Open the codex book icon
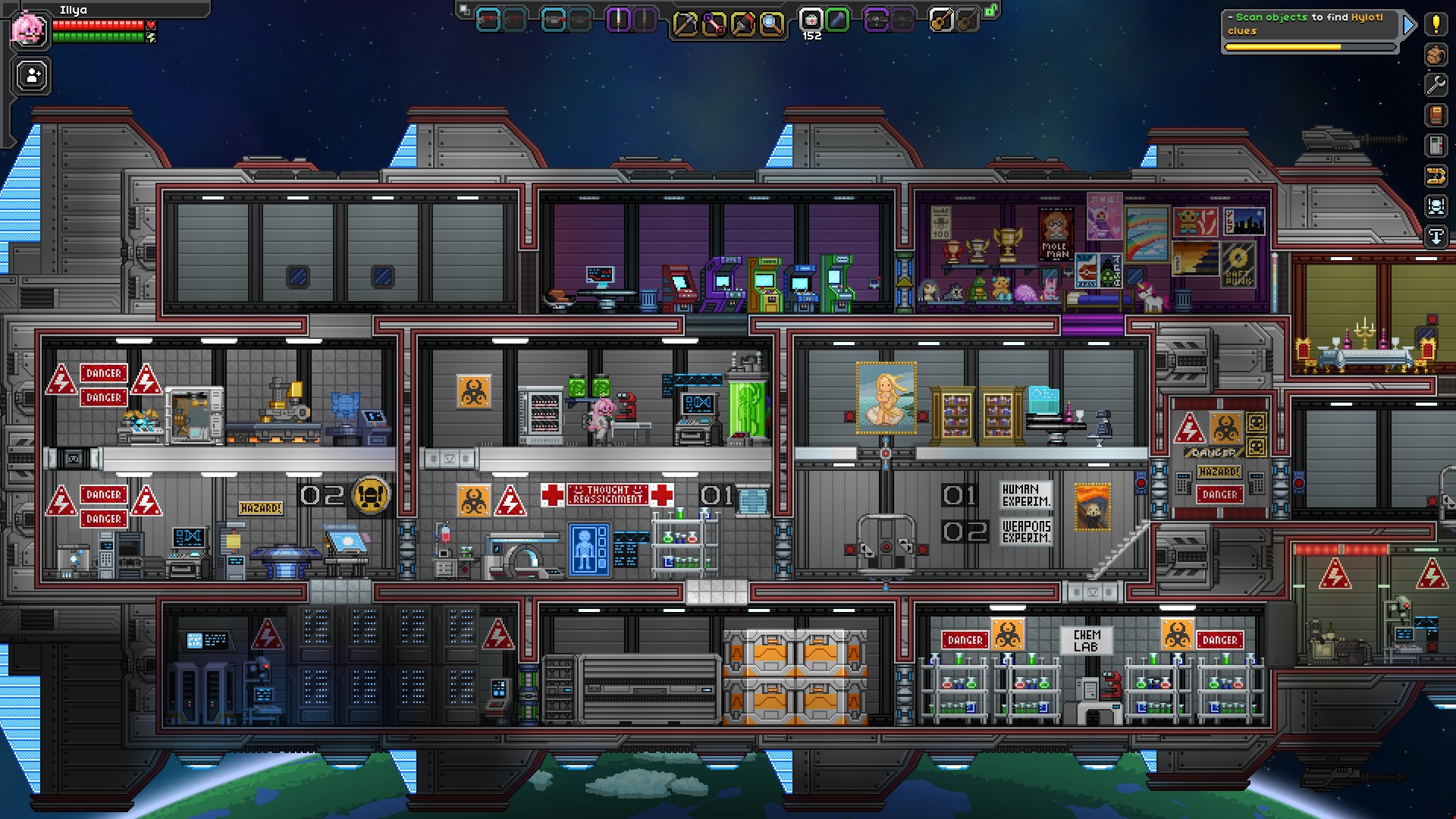Image resolution: width=1456 pixels, height=819 pixels. [1436, 115]
